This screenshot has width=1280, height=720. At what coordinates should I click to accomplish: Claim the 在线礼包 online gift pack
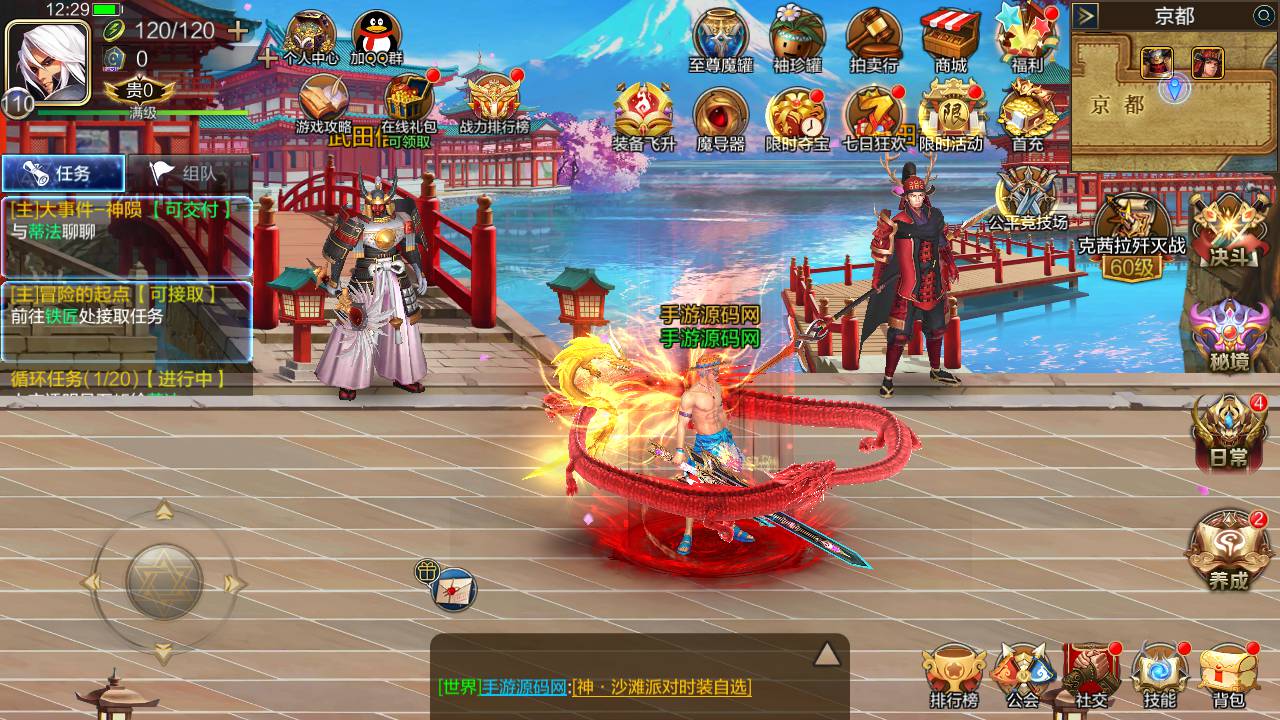pyautogui.click(x=409, y=106)
